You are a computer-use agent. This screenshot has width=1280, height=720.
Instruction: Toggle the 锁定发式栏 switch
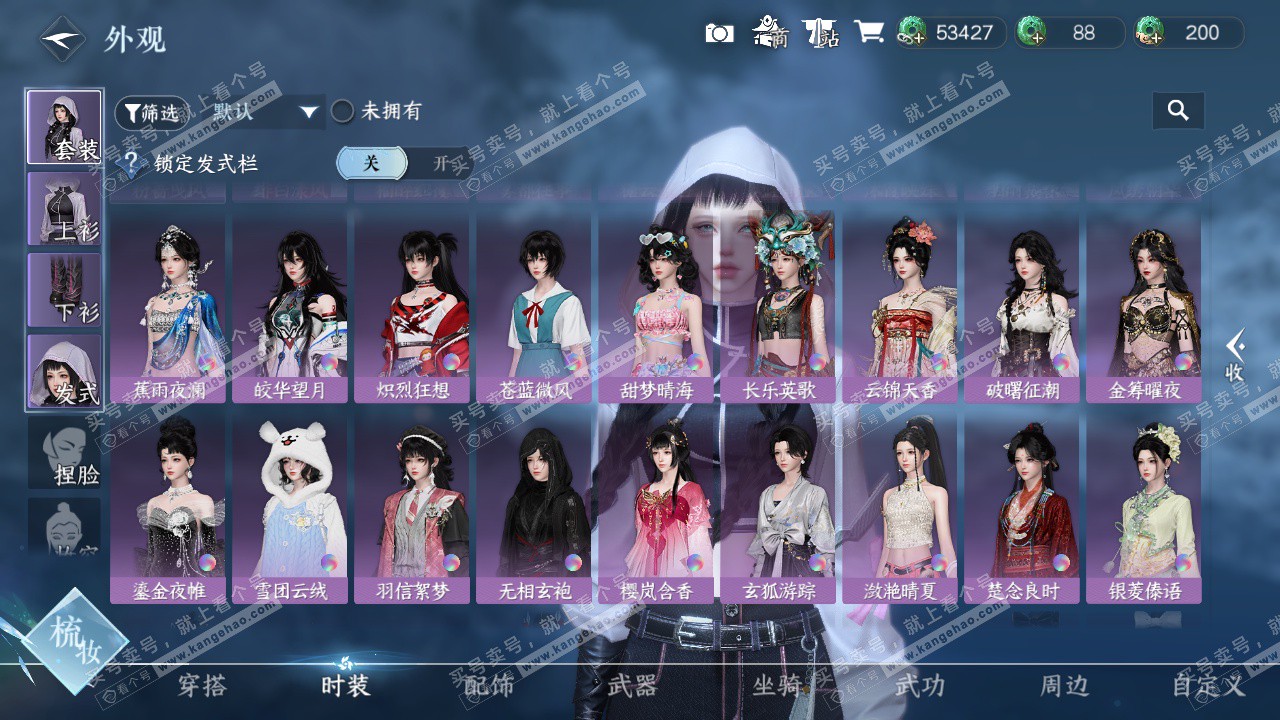(403, 163)
